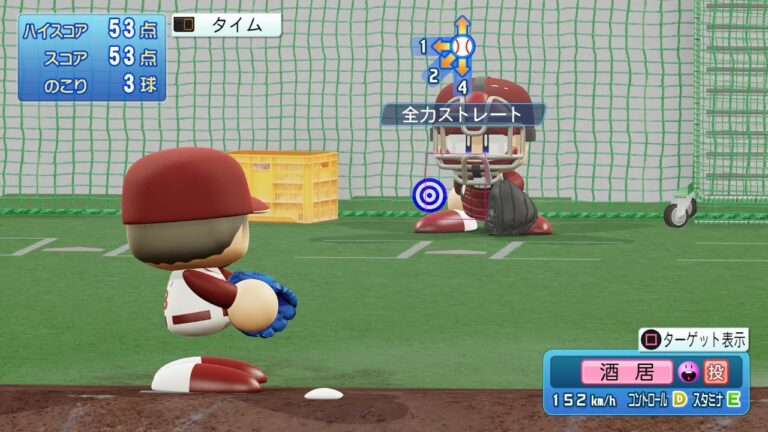Click the blue bullseye pitch target cursor
The height and width of the screenshot is (432, 768).
[x=429, y=195]
